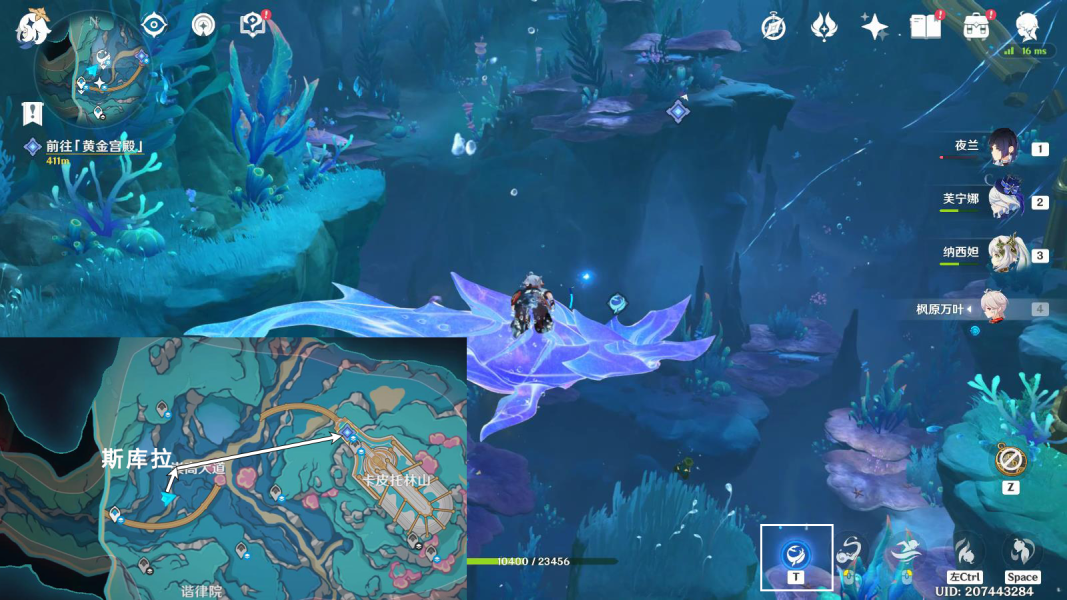Activate the 左Ctrl action icon
The height and width of the screenshot is (600, 1067).
(965, 553)
